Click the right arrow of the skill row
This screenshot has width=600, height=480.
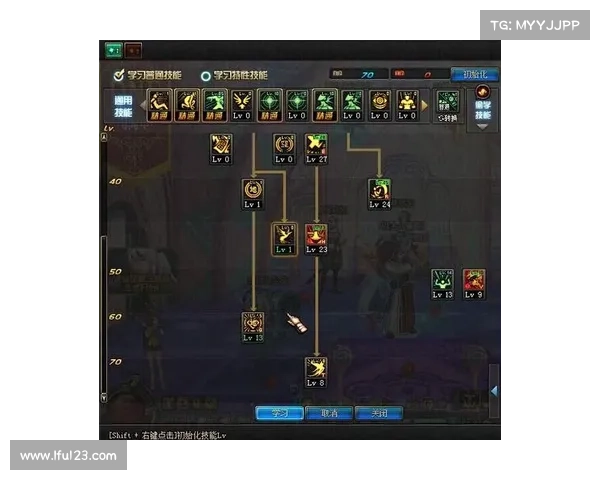[425, 103]
